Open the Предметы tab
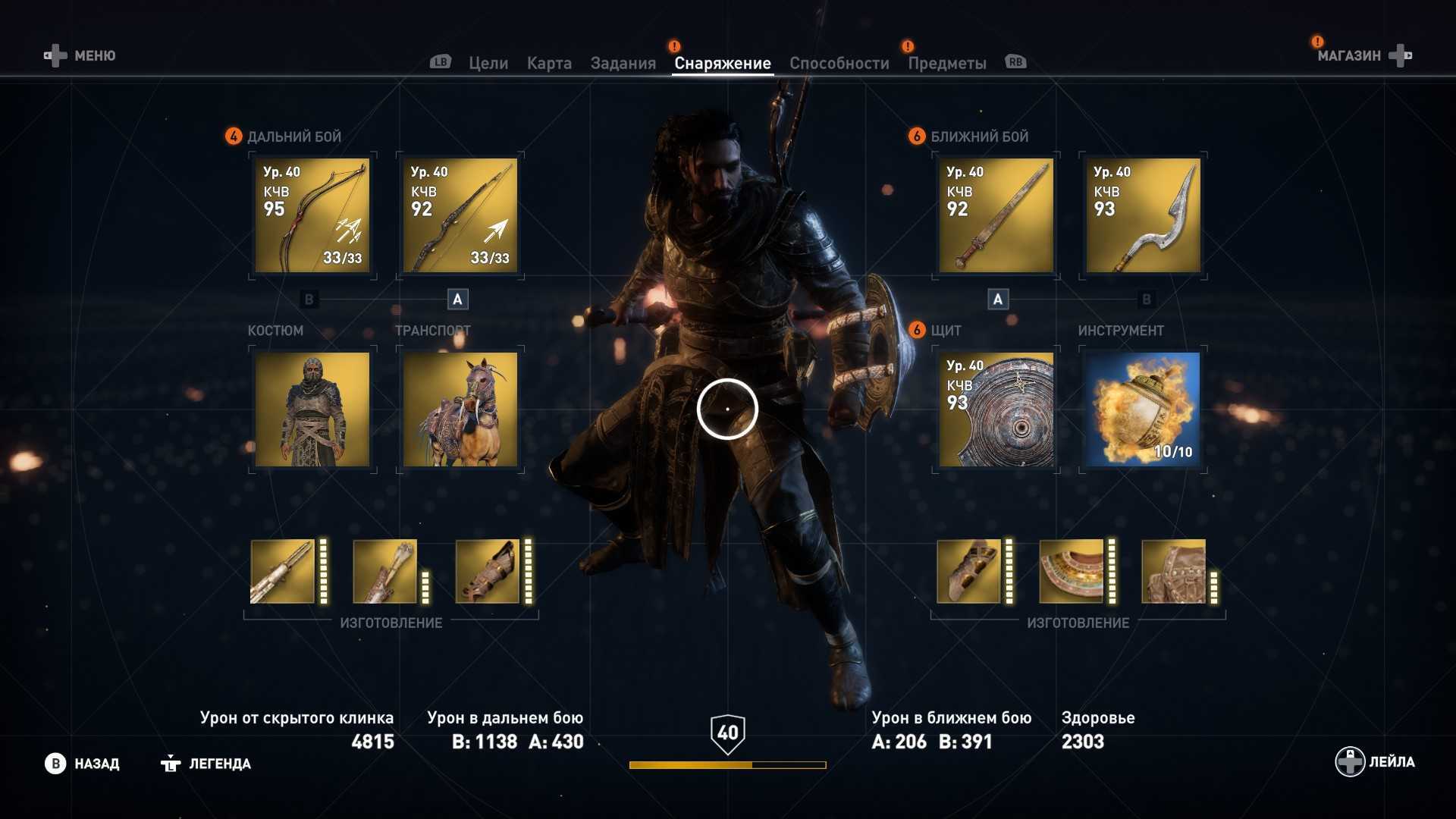 pyautogui.click(x=946, y=64)
